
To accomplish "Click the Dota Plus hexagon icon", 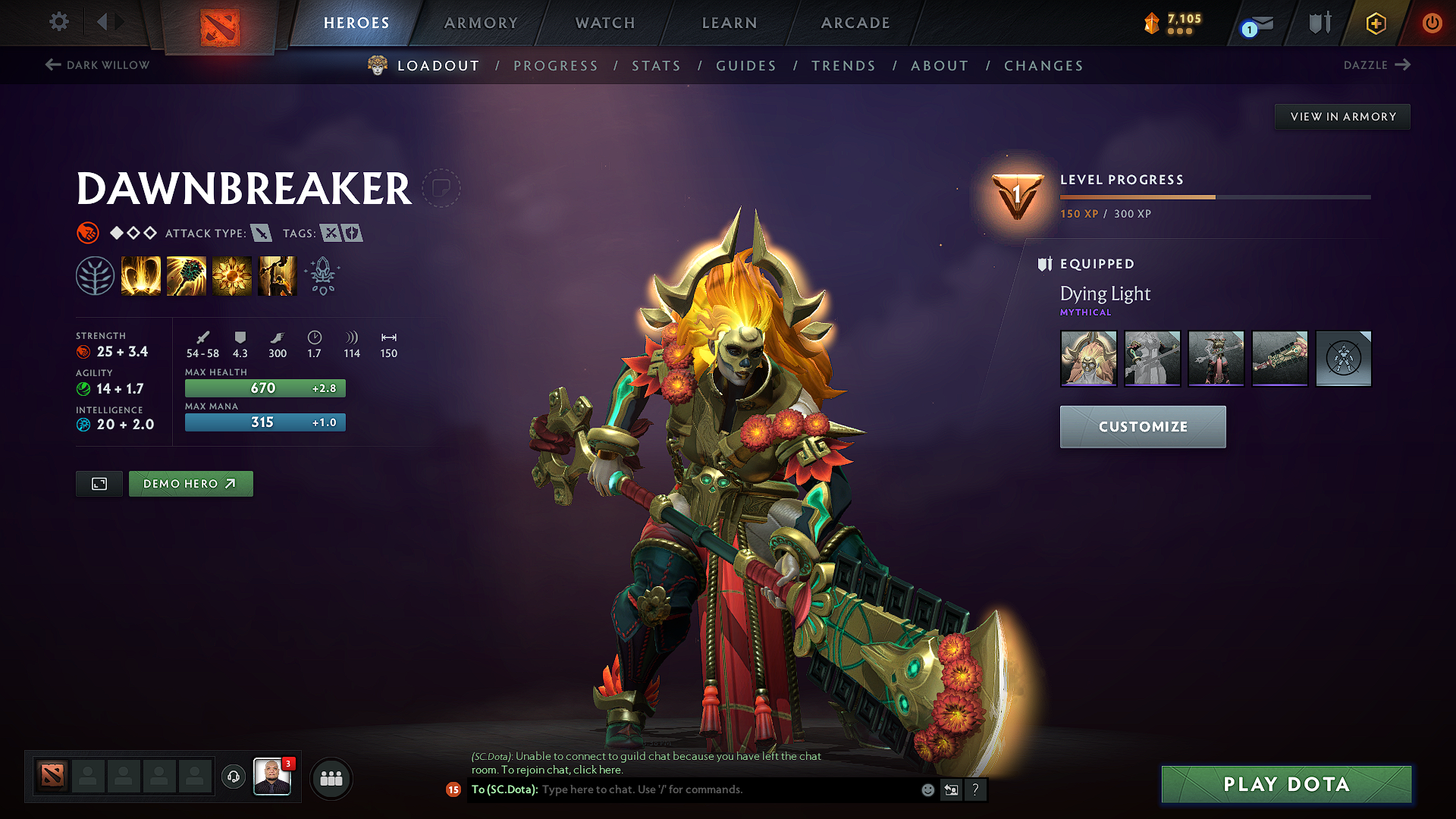I will 1375,24.
